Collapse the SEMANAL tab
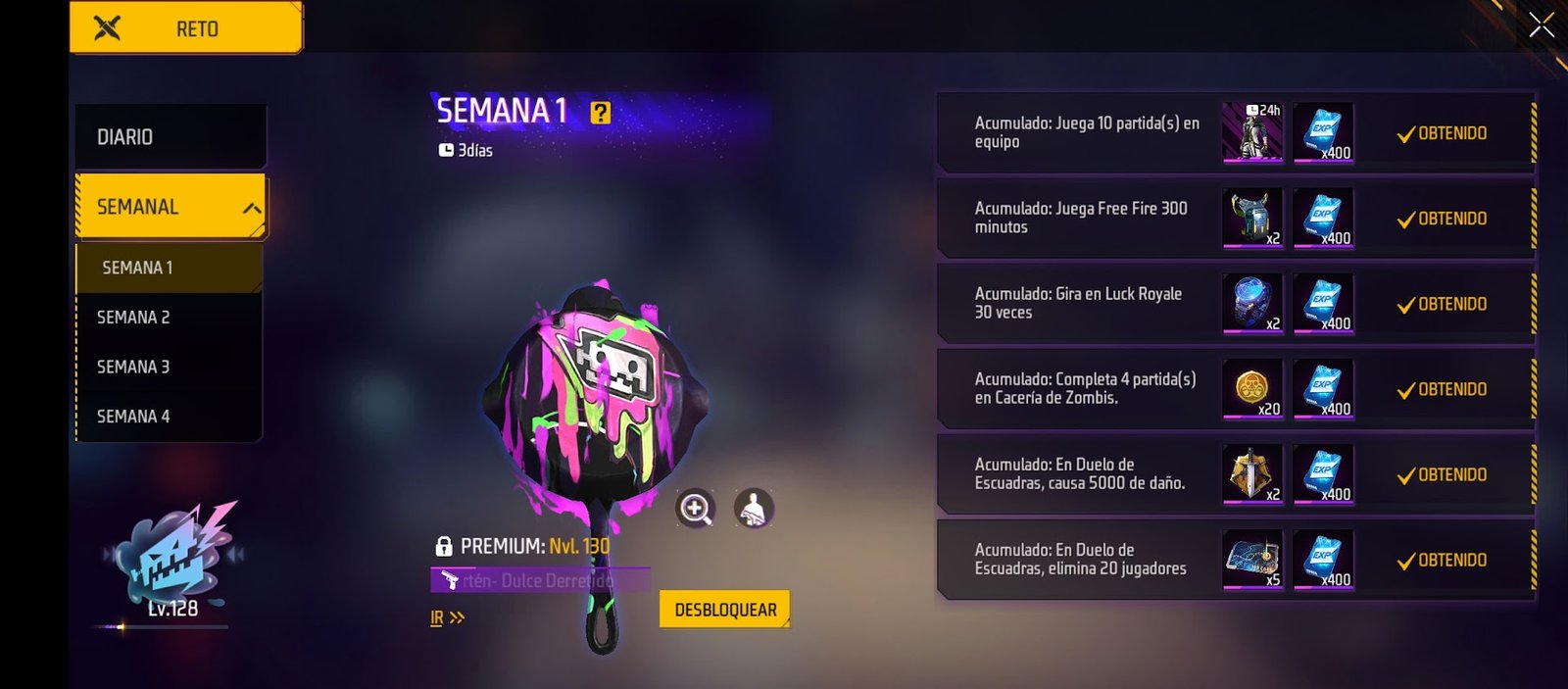Image resolution: width=1568 pixels, height=689 pixels. [x=252, y=208]
